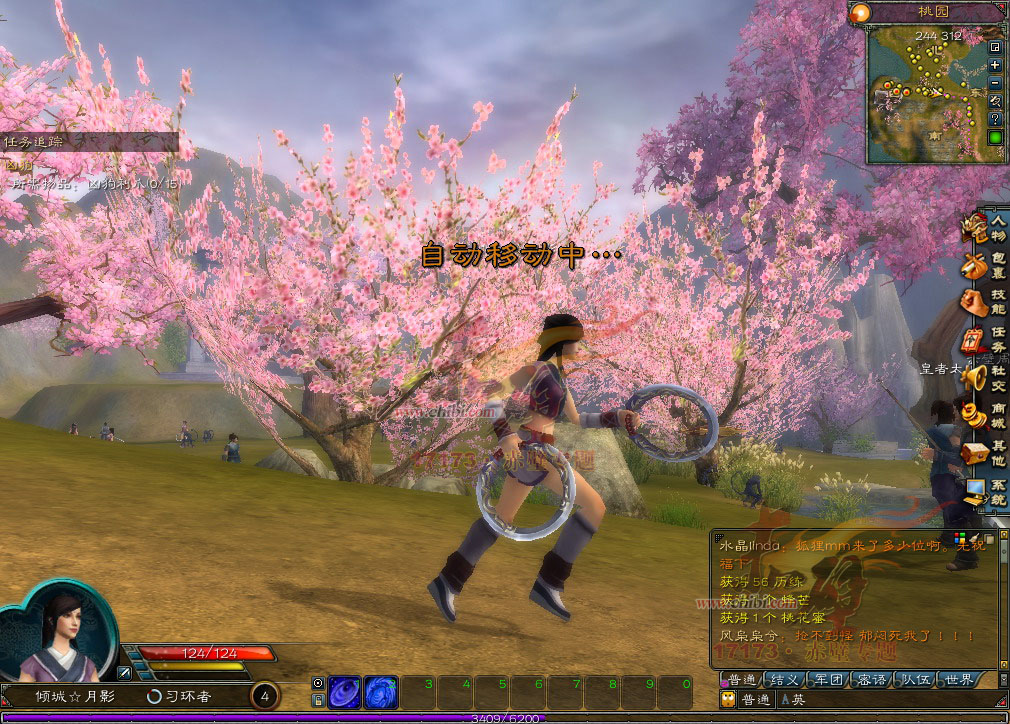Open the 任务 quest log
This screenshot has width=1010, height=724.
[986, 339]
